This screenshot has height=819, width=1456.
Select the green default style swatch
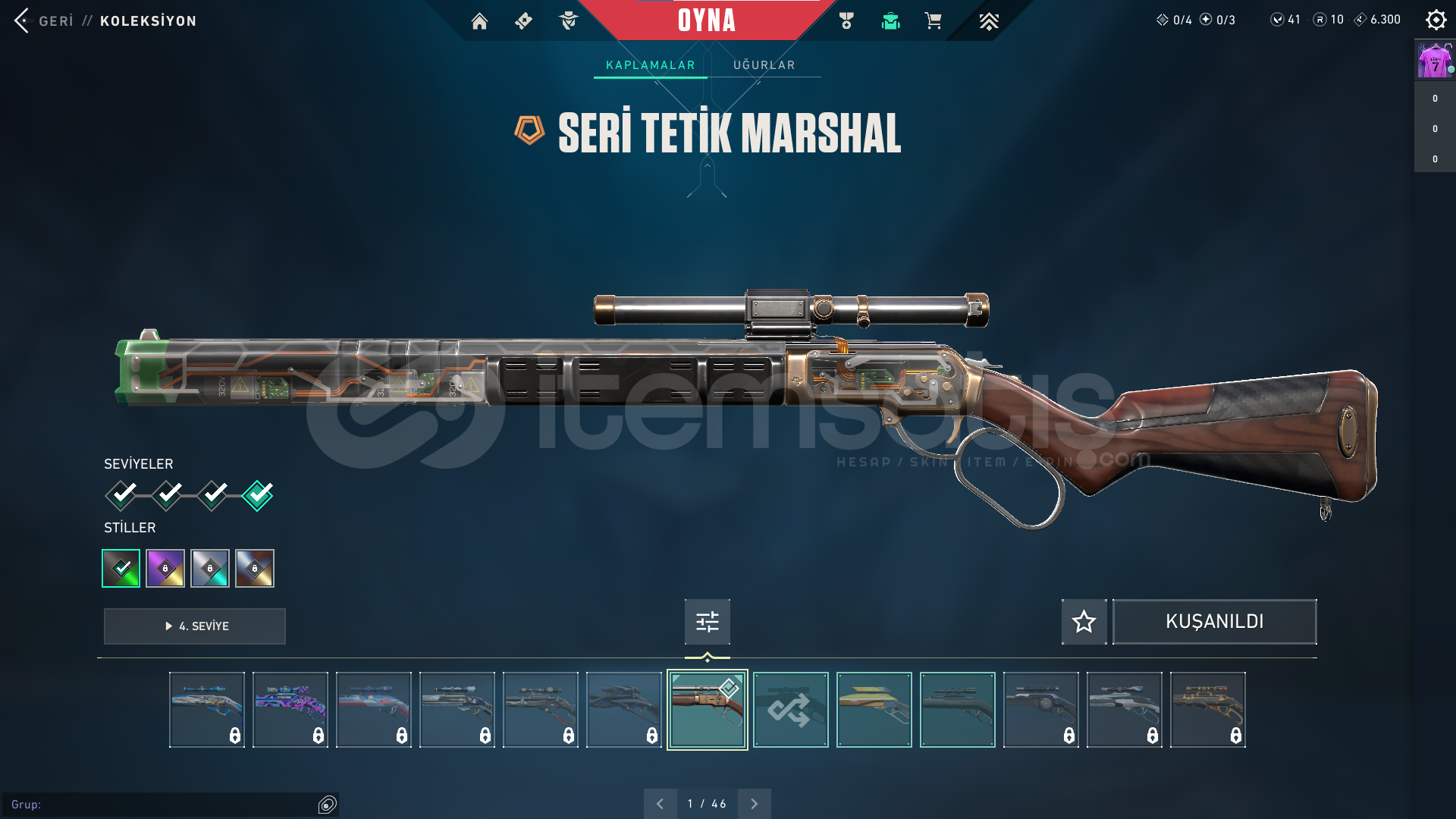[121, 568]
